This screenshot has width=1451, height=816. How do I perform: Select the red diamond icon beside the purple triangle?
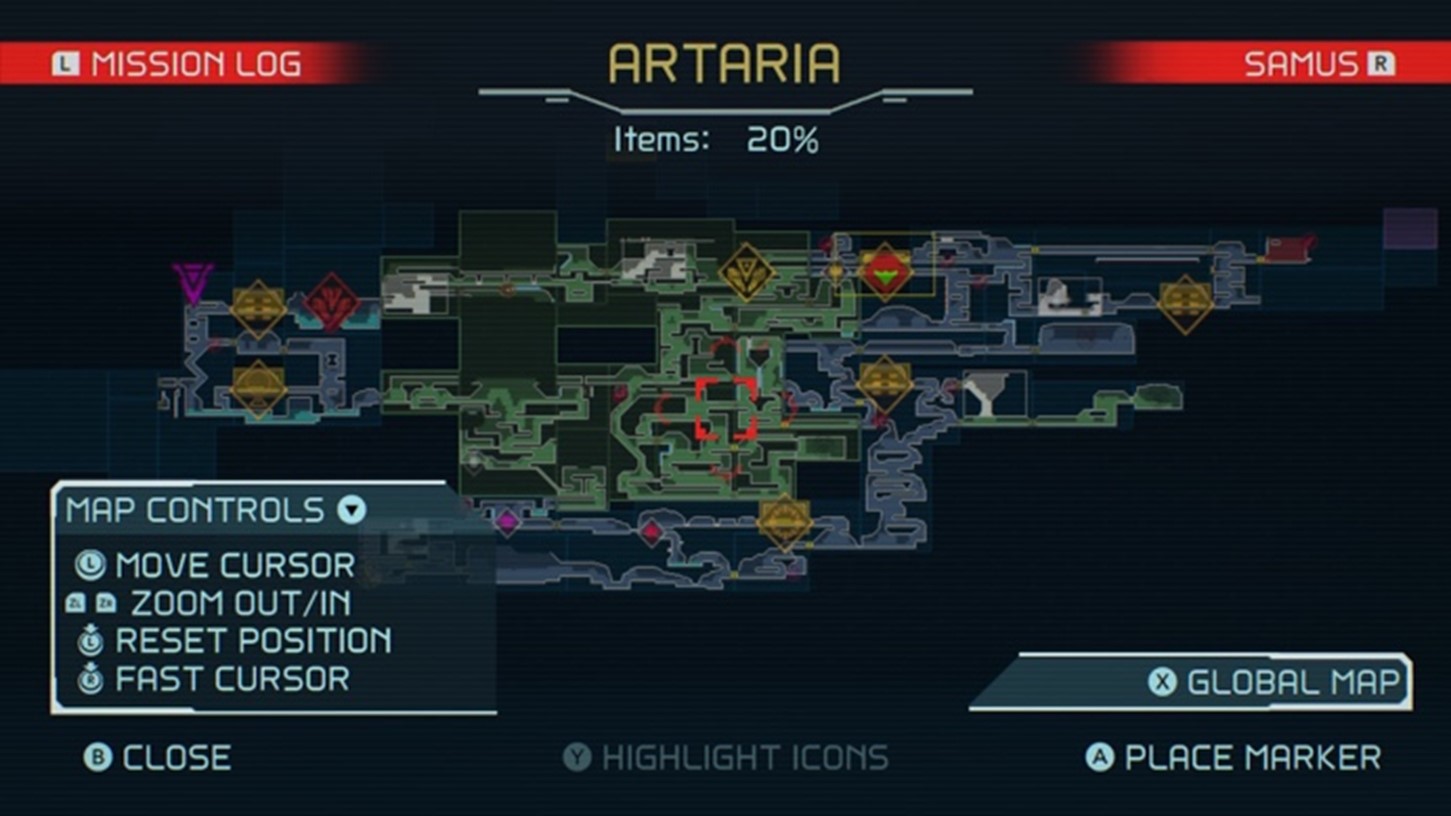tap(332, 301)
